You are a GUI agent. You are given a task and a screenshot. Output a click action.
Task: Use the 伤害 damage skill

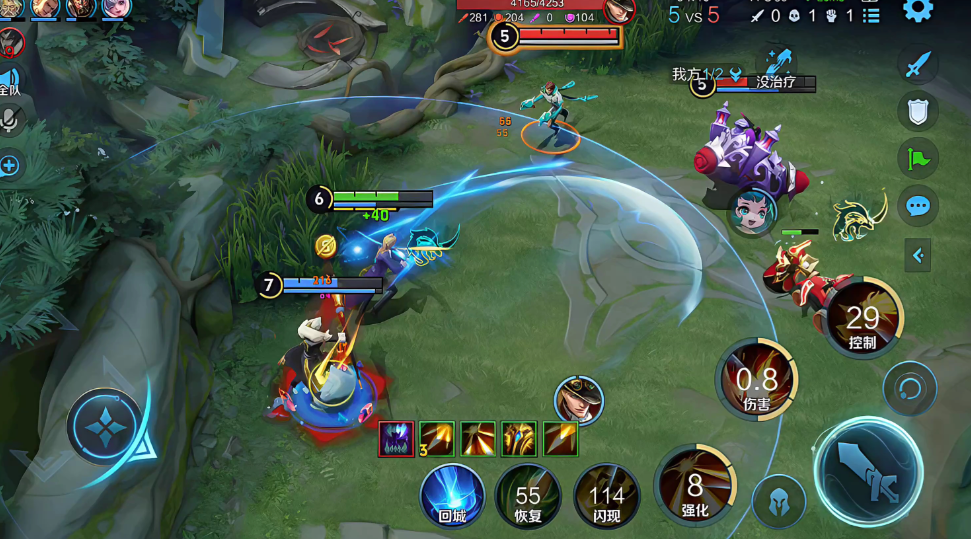[x=757, y=380]
